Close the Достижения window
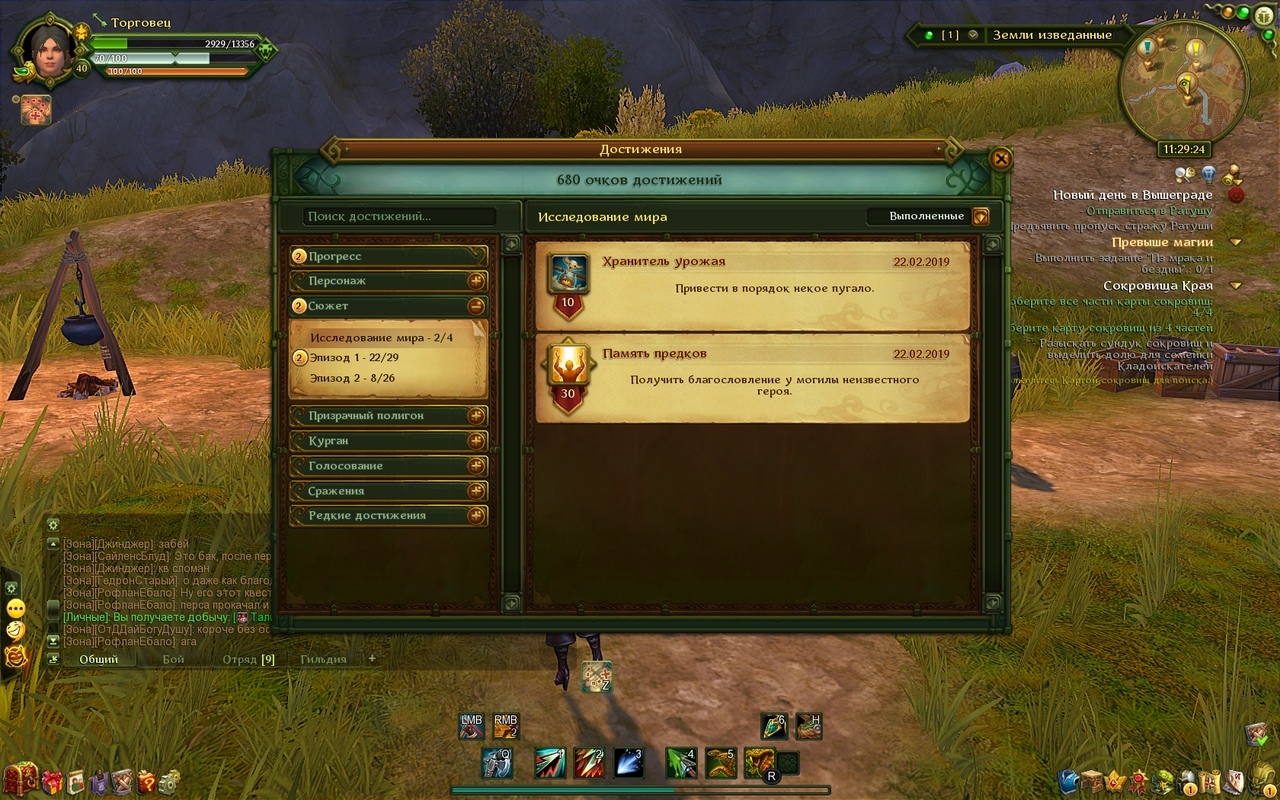Image resolution: width=1280 pixels, height=800 pixels. [1000, 158]
